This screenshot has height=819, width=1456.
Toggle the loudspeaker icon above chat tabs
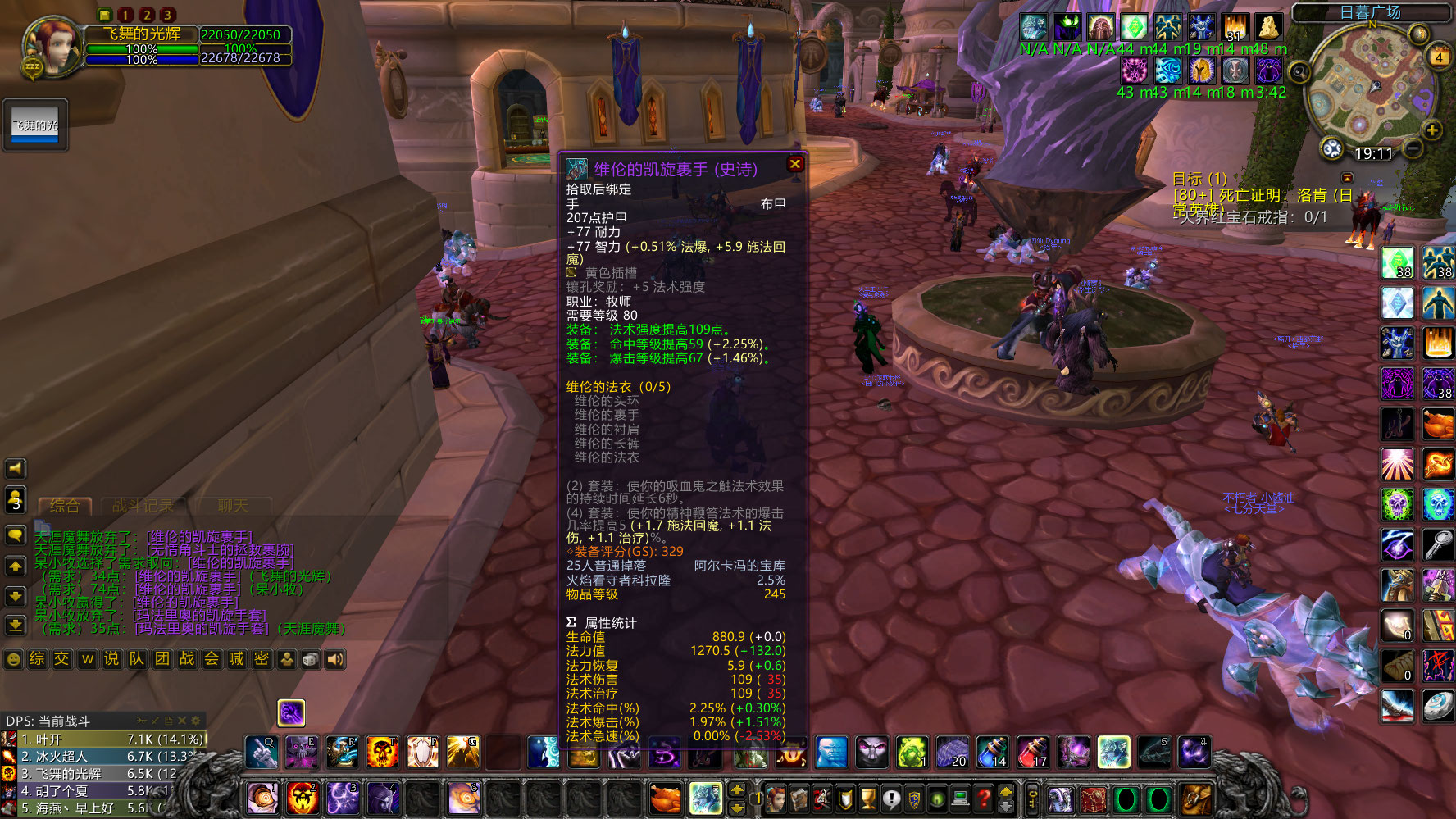pos(15,469)
